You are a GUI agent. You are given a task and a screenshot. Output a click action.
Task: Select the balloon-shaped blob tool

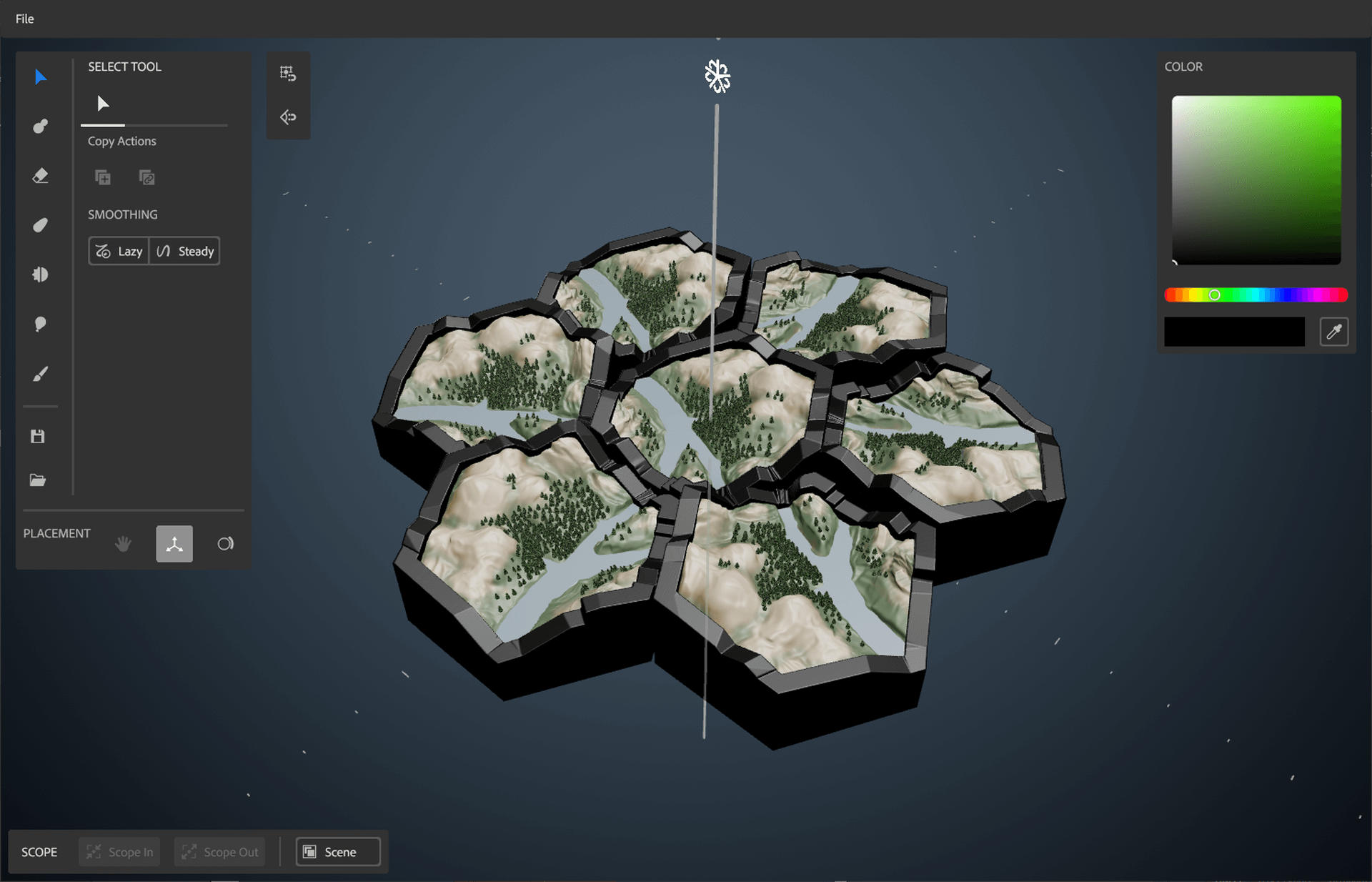coord(40,324)
